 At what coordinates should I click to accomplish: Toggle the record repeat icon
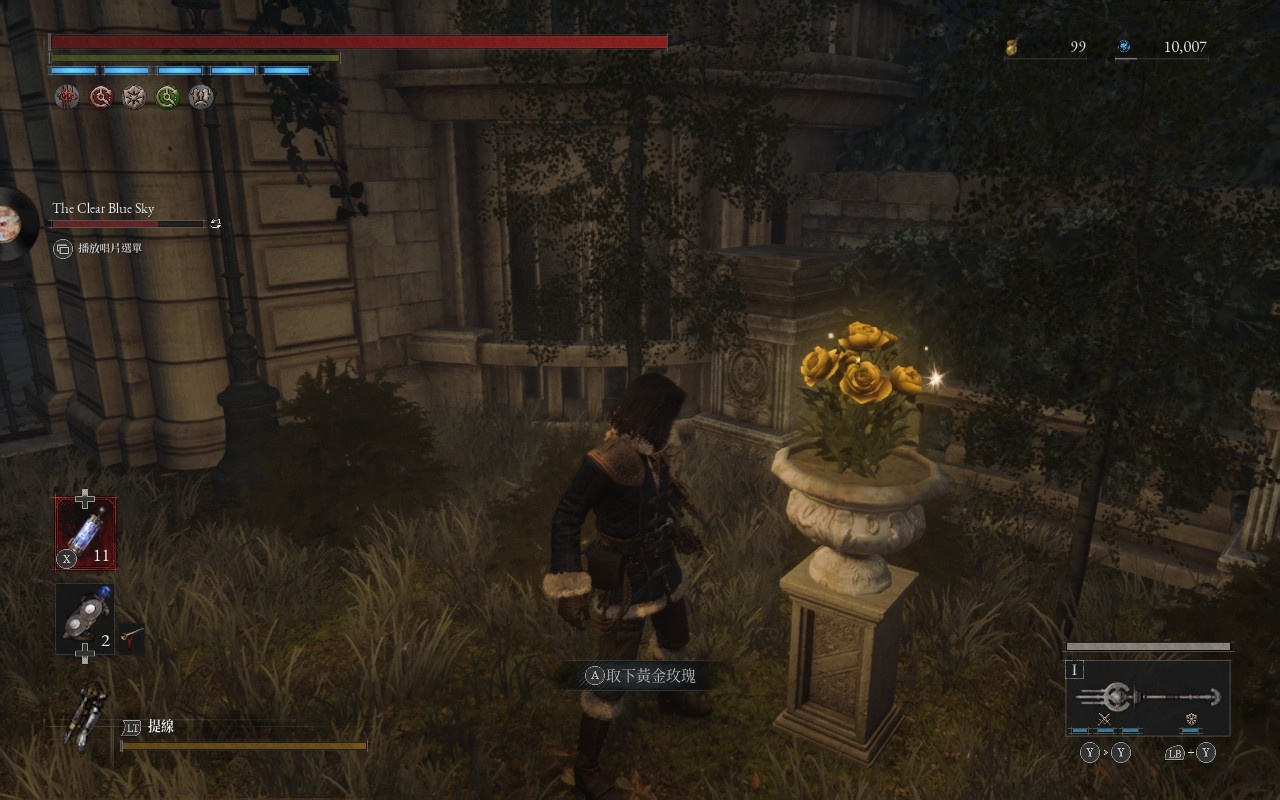click(x=216, y=224)
